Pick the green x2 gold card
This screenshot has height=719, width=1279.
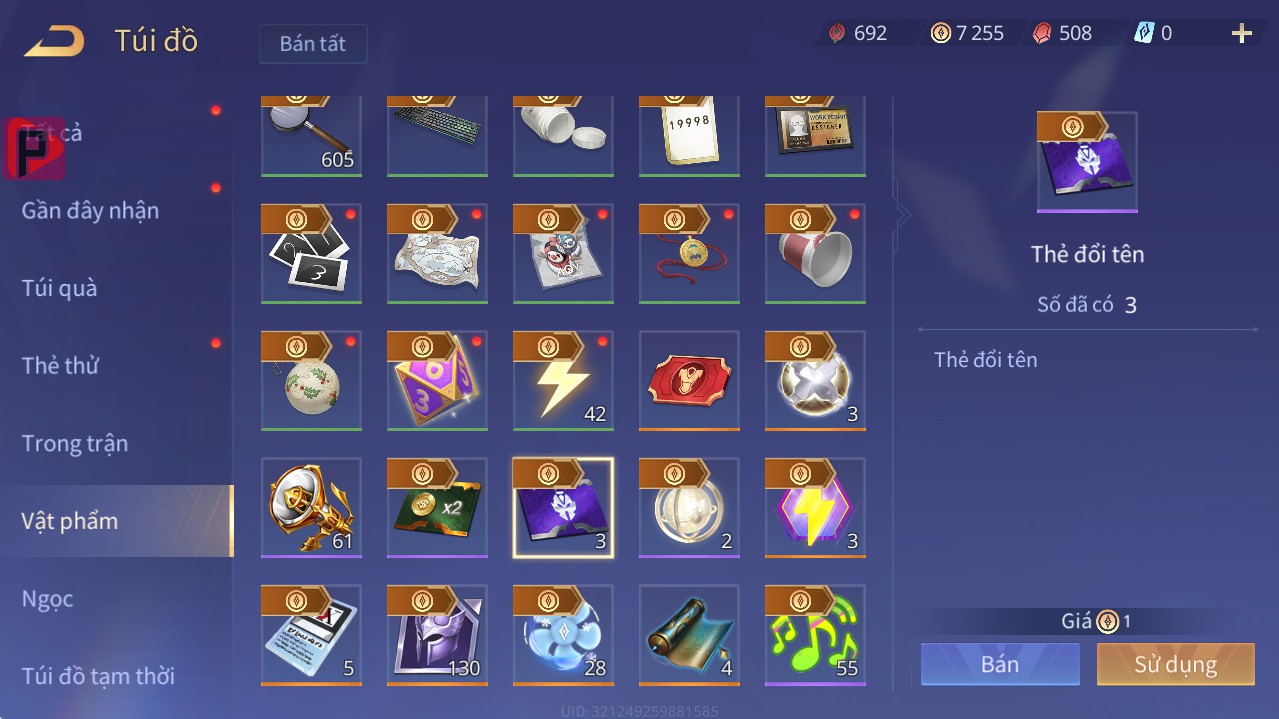tap(437, 508)
